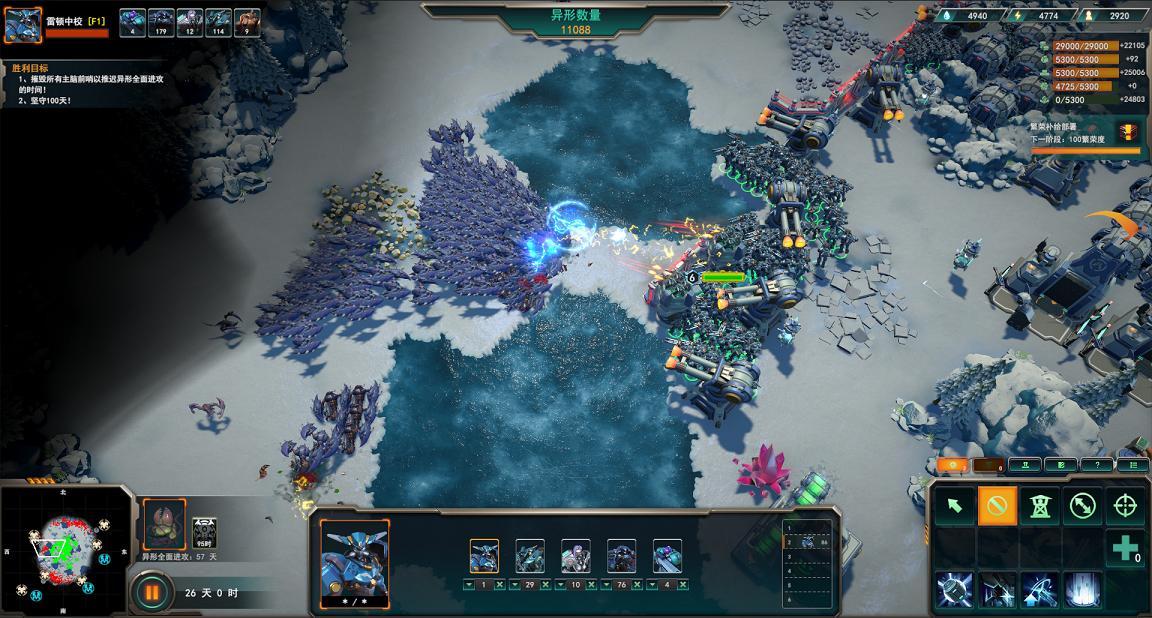Select the unit group with 29 units
Screen dimensions: 1152x618
click(530, 556)
